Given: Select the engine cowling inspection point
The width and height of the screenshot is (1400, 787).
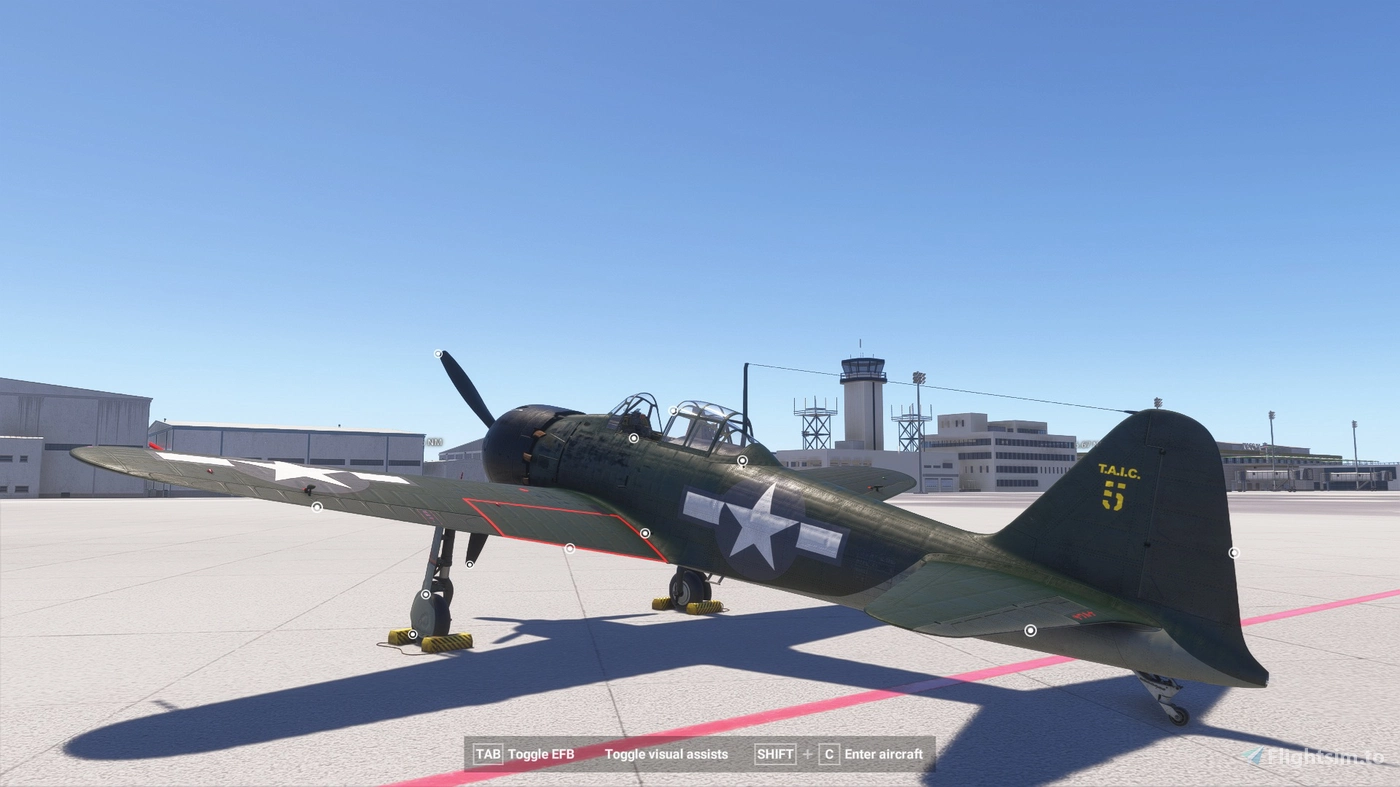Looking at the screenshot, I should tap(634, 438).
